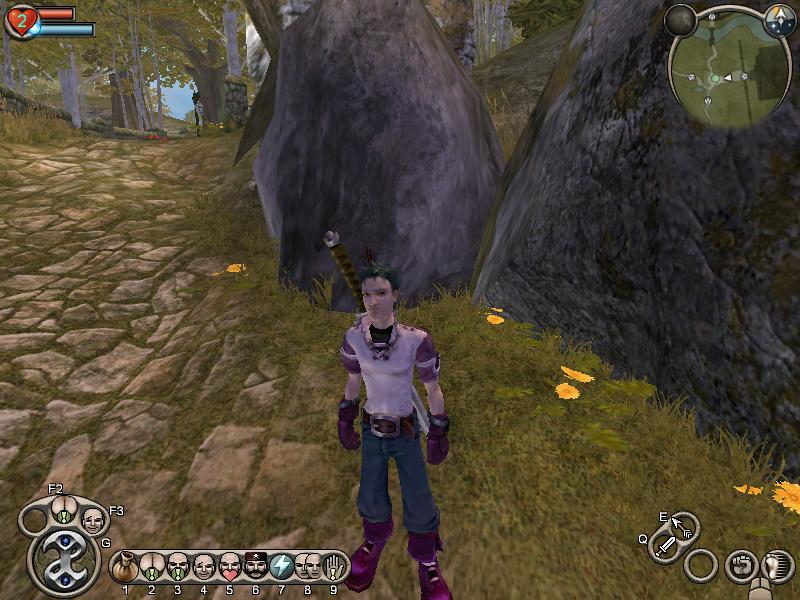The height and width of the screenshot is (600, 800).
Task: Equip the sword melee weapon icon
Action: (666, 546)
